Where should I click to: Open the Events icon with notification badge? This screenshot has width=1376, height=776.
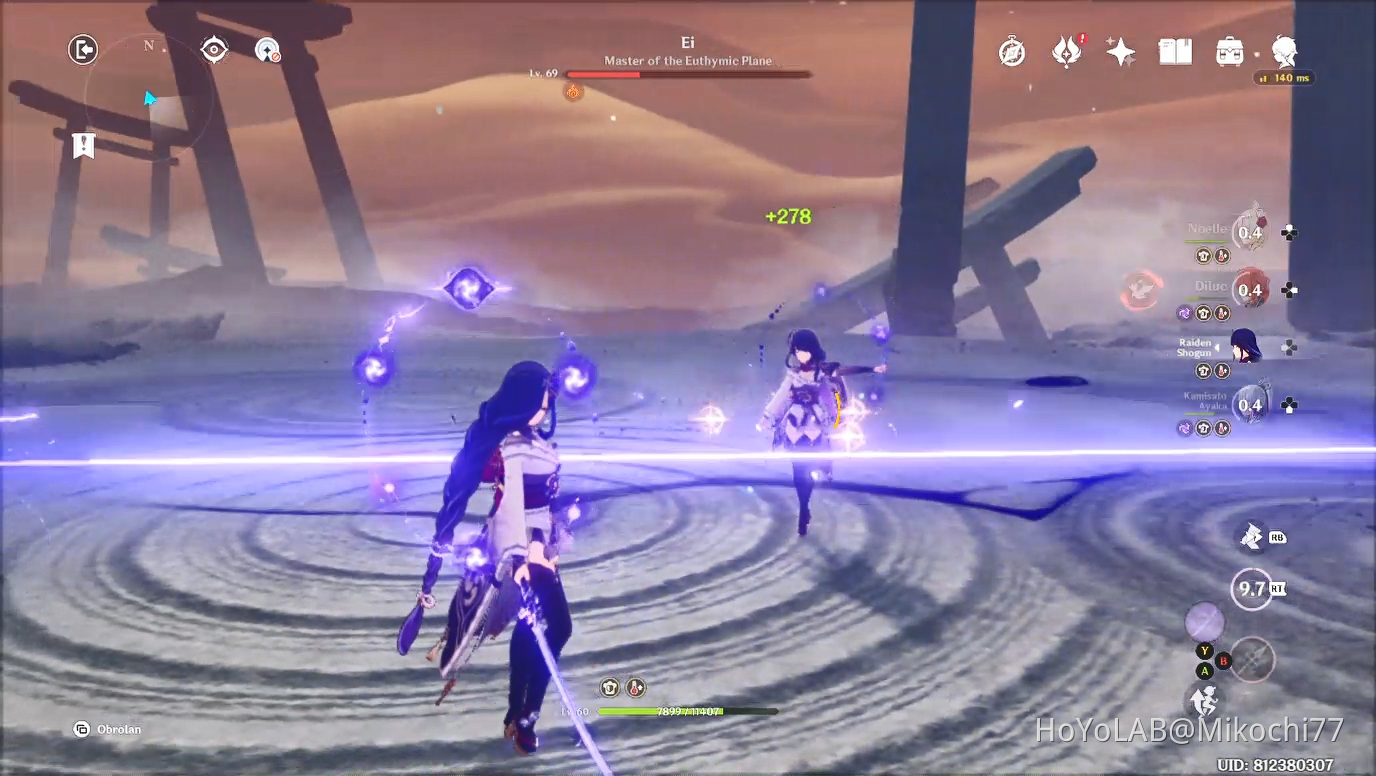pyautogui.click(x=1066, y=50)
